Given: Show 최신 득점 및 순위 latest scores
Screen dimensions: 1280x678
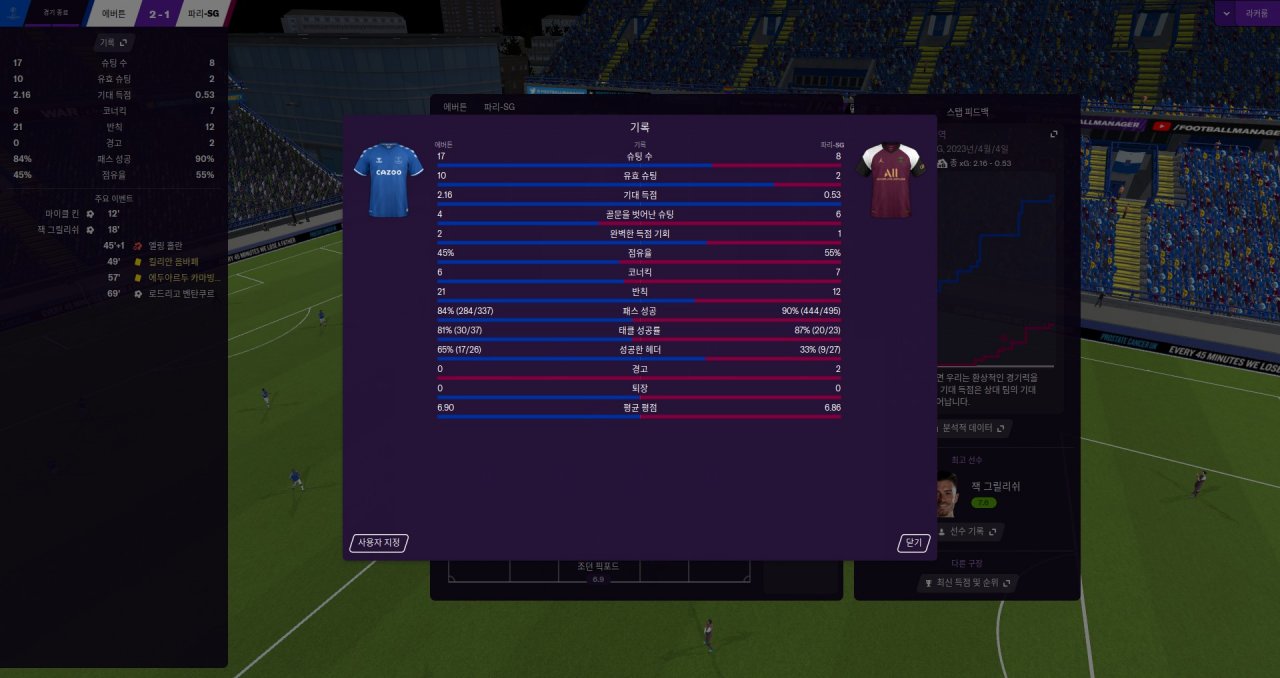Looking at the screenshot, I should (967, 582).
